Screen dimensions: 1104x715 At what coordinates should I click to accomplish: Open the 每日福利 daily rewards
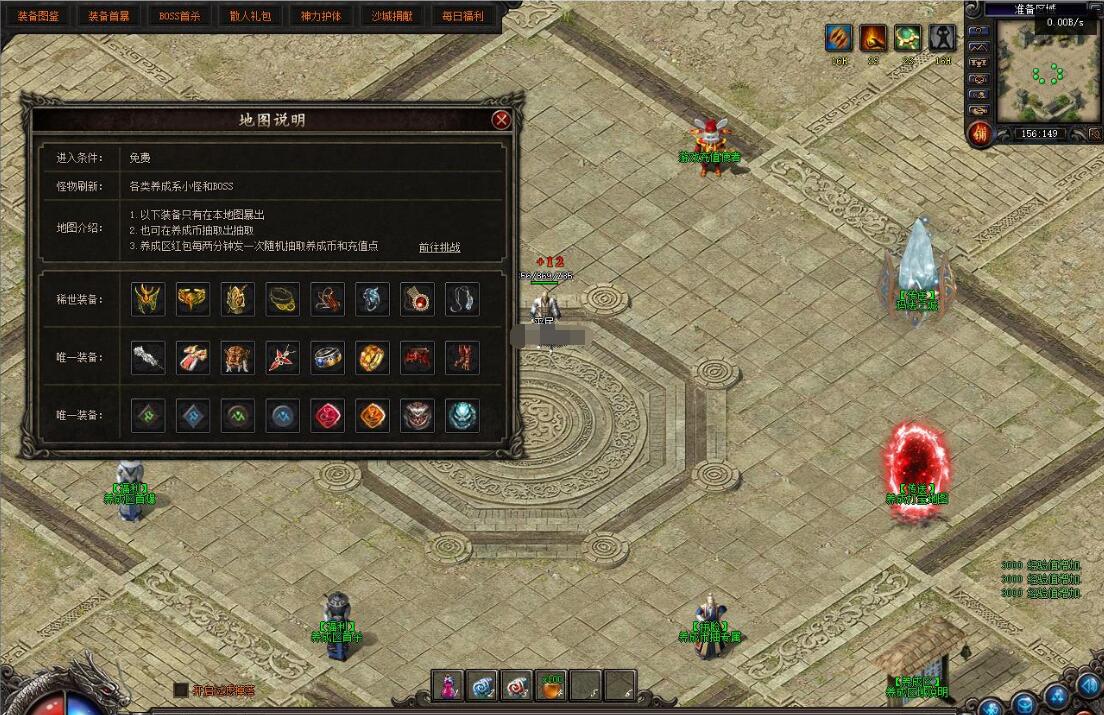pyautogui.click(x=462, y=16)
